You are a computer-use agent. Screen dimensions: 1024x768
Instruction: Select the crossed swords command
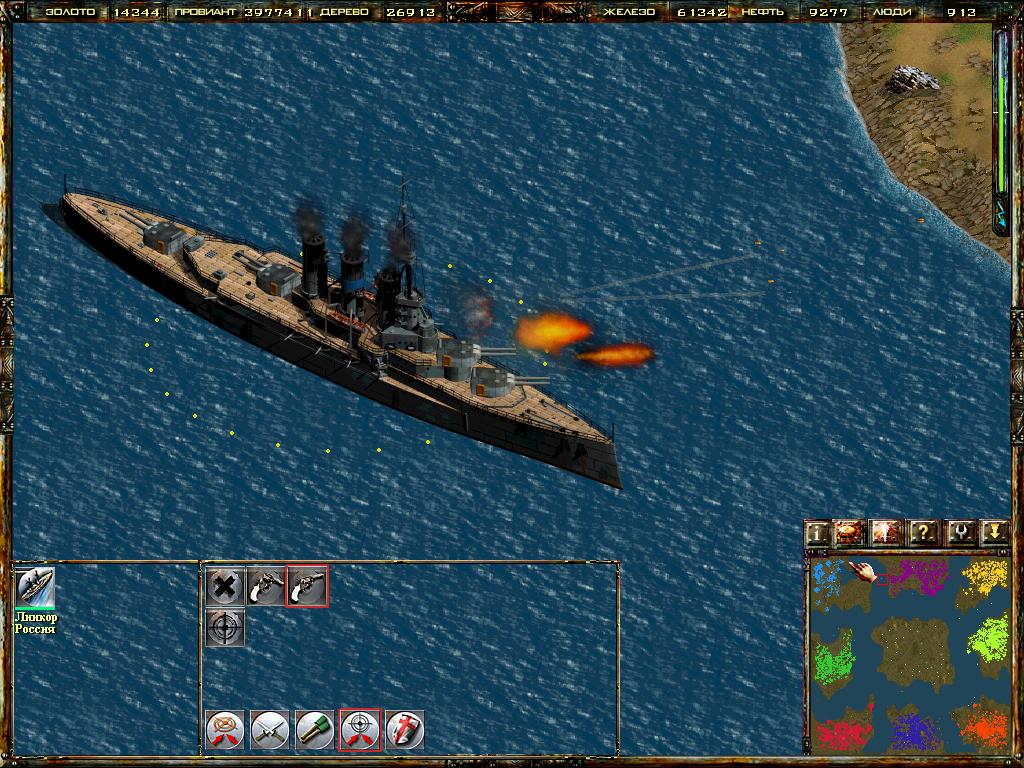[x=270, y=729]
